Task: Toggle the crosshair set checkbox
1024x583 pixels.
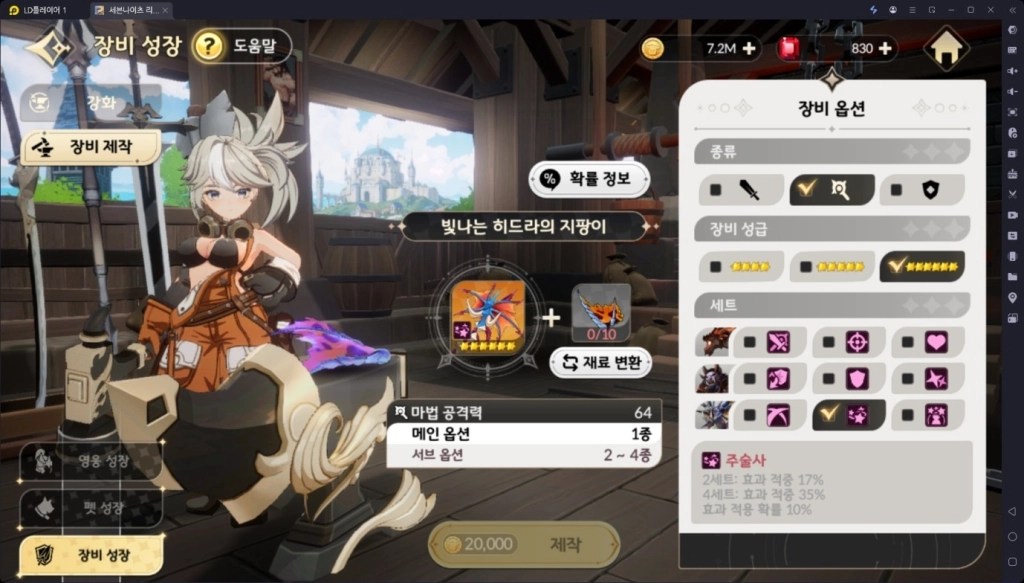Action: click(829, 342)
